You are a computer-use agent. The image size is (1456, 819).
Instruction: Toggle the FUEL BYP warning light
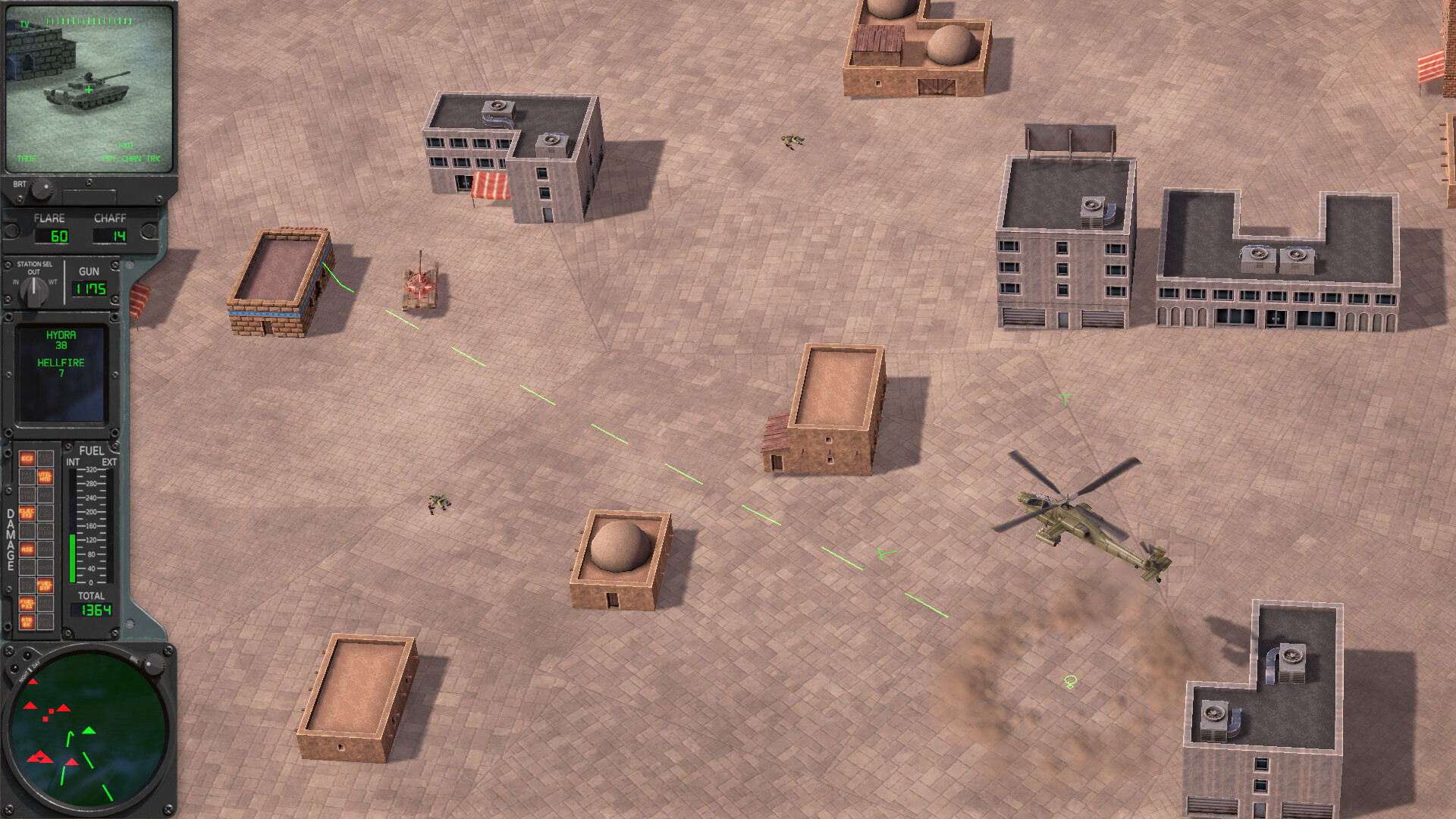(44, 584)
